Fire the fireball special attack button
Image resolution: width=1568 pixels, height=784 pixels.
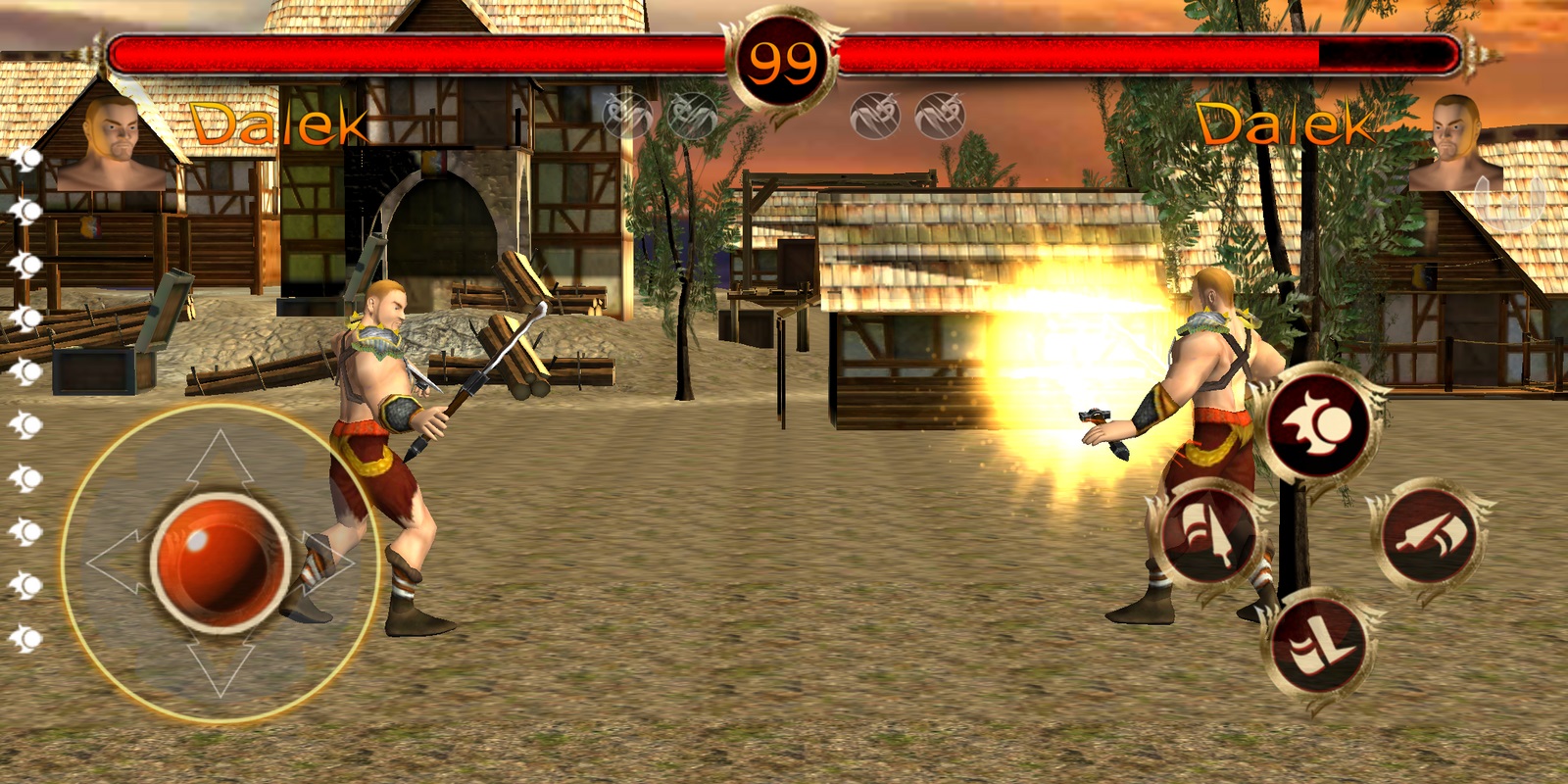tap(1317, 423)
